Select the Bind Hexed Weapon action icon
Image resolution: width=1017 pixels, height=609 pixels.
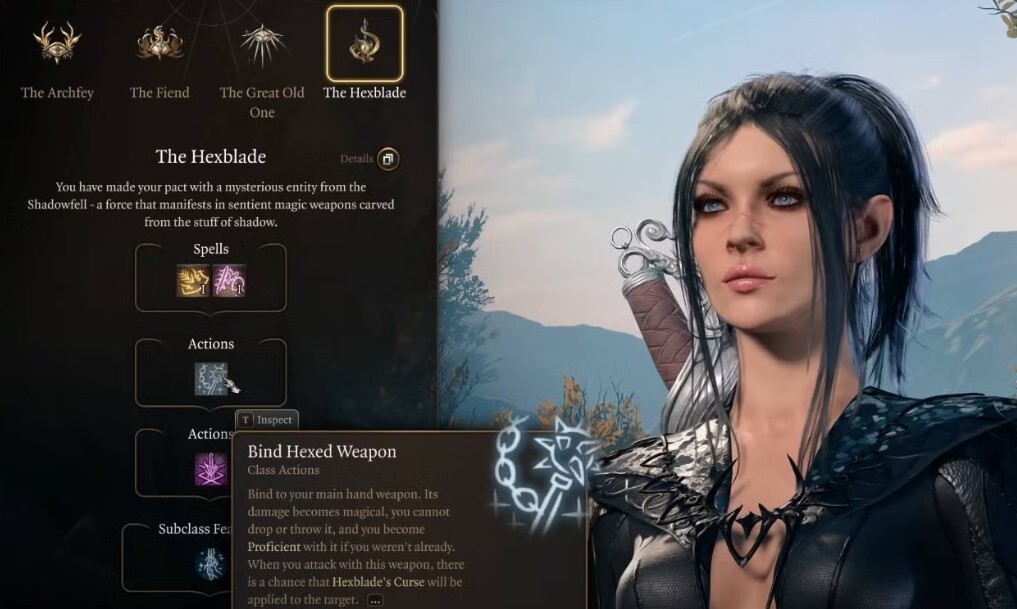pyautogui.click(x=212, y=378)
